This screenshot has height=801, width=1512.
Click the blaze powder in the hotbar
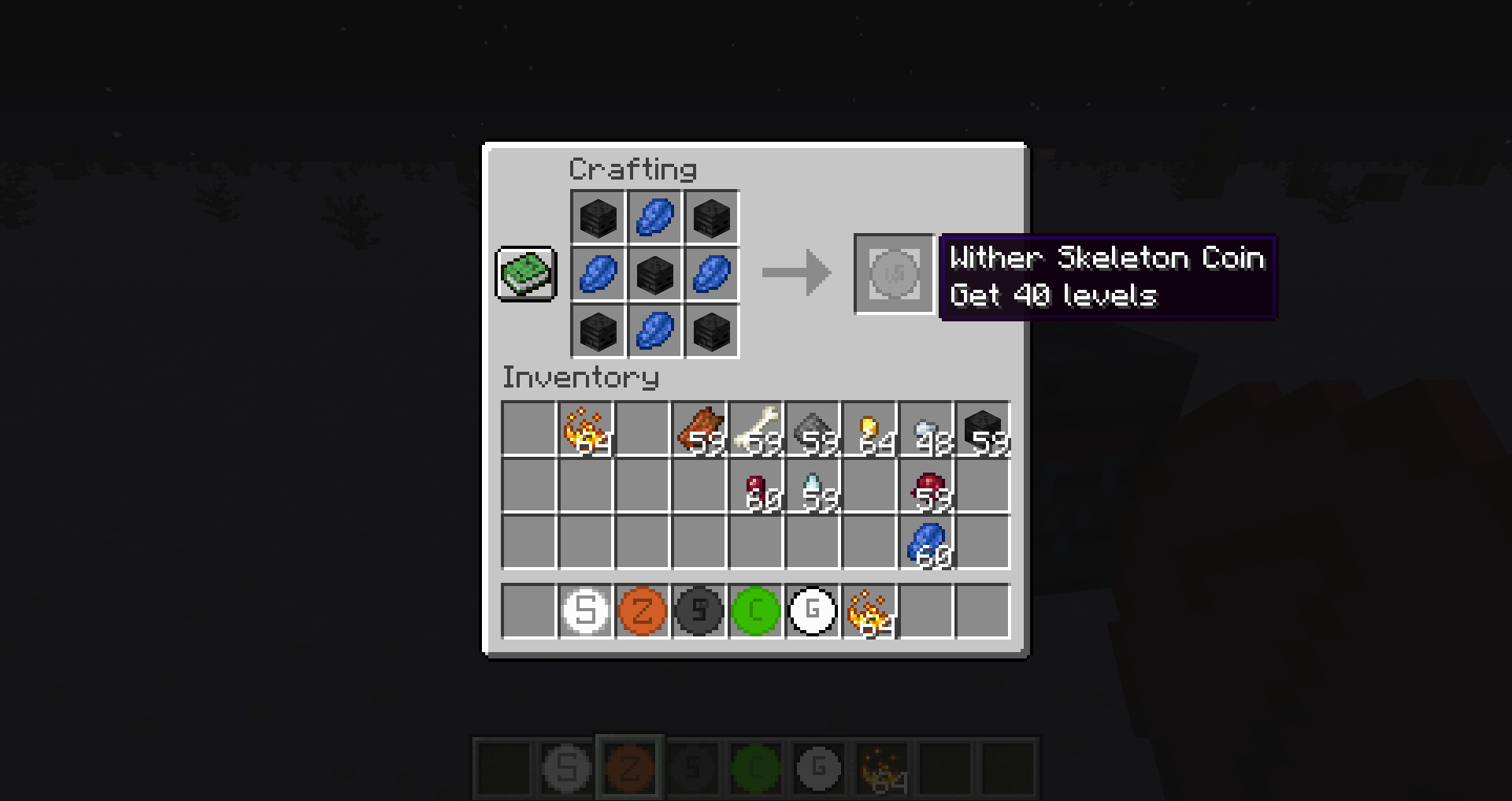869,610
